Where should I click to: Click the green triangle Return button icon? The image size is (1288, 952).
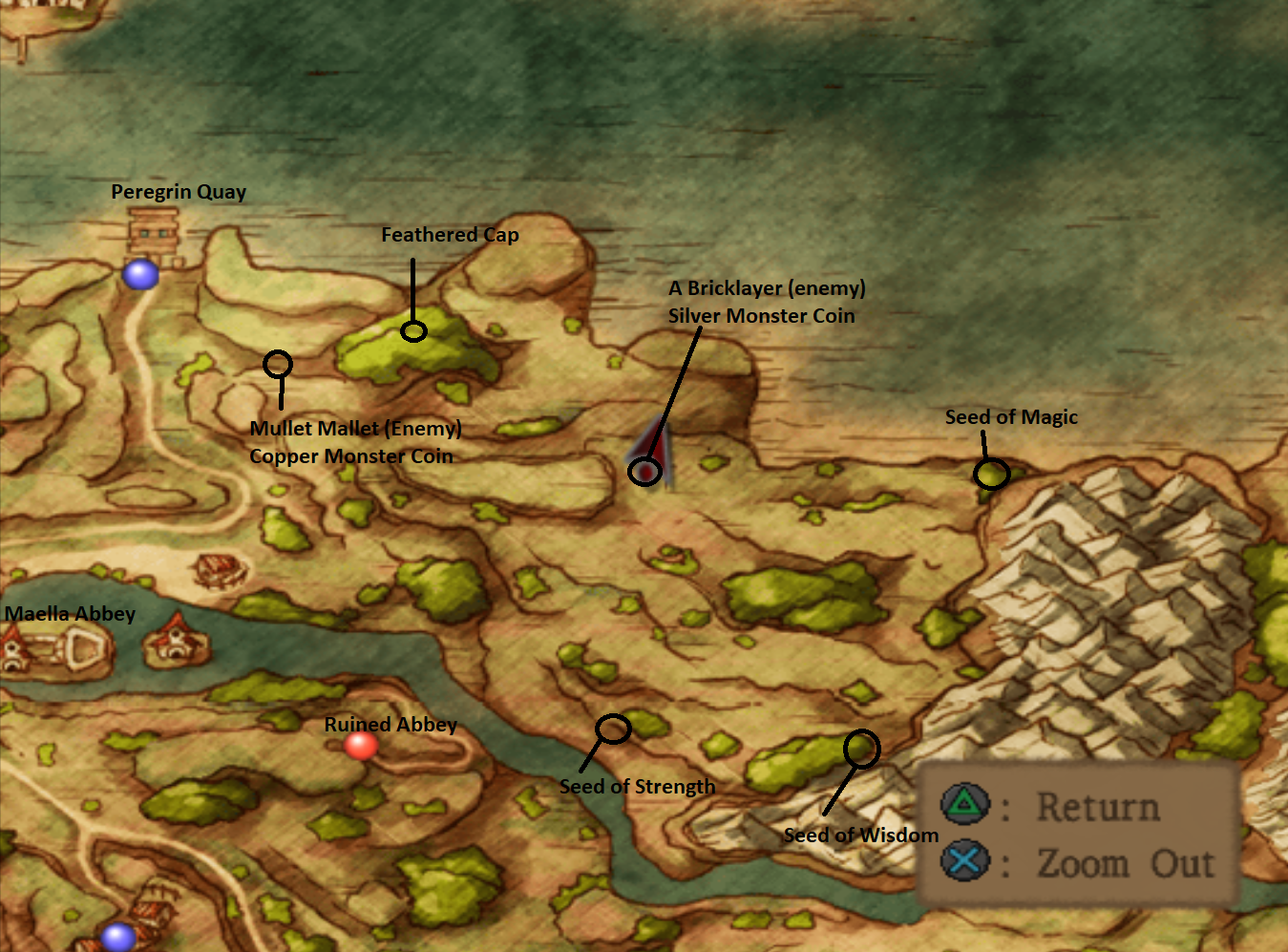[x=963, y=804]
